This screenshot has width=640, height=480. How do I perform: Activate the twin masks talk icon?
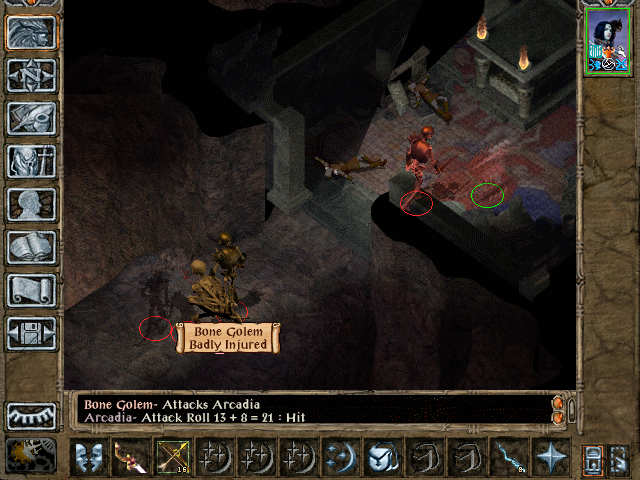89,457
